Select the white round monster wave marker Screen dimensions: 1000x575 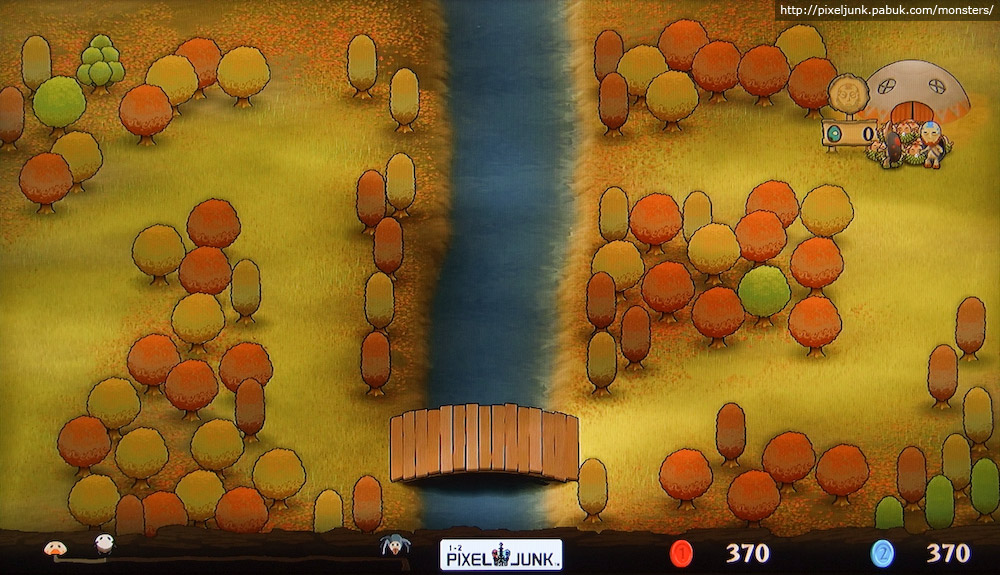104,545
